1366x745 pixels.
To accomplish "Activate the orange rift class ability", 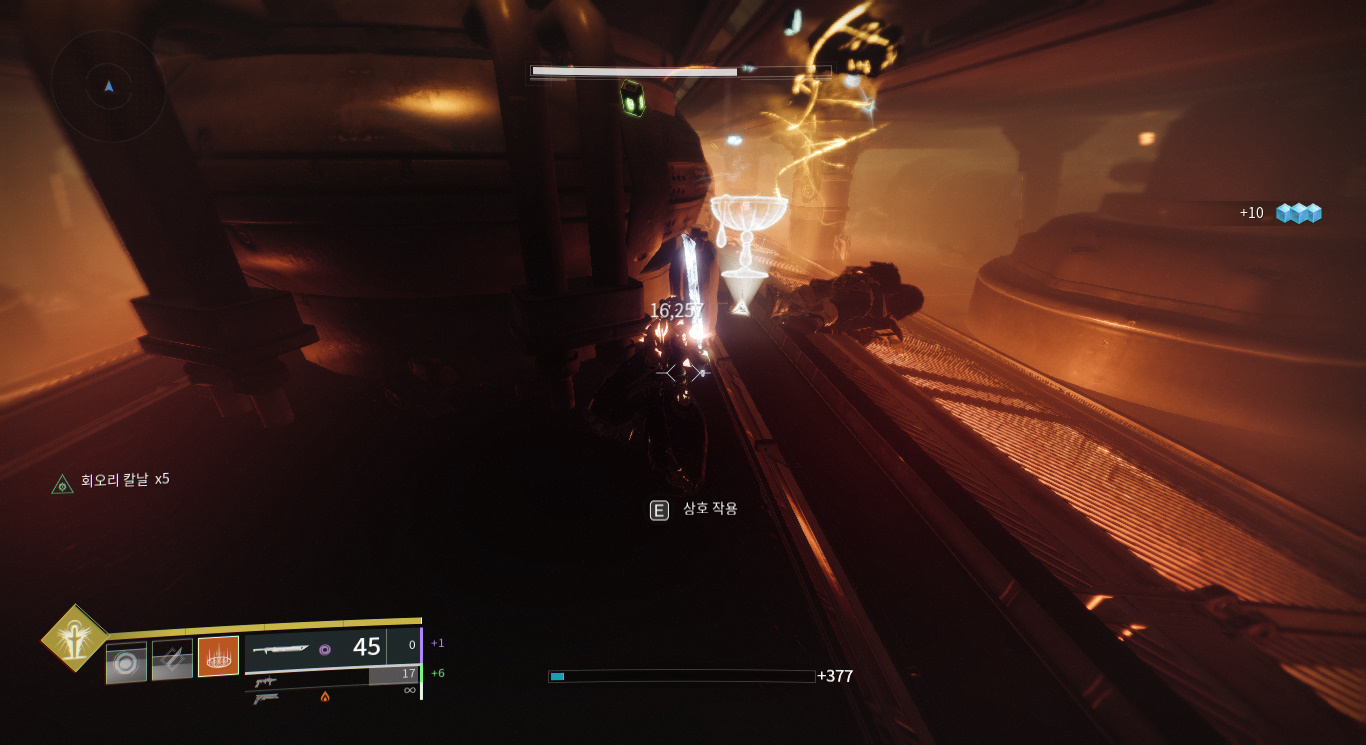I will click(218, 657).
